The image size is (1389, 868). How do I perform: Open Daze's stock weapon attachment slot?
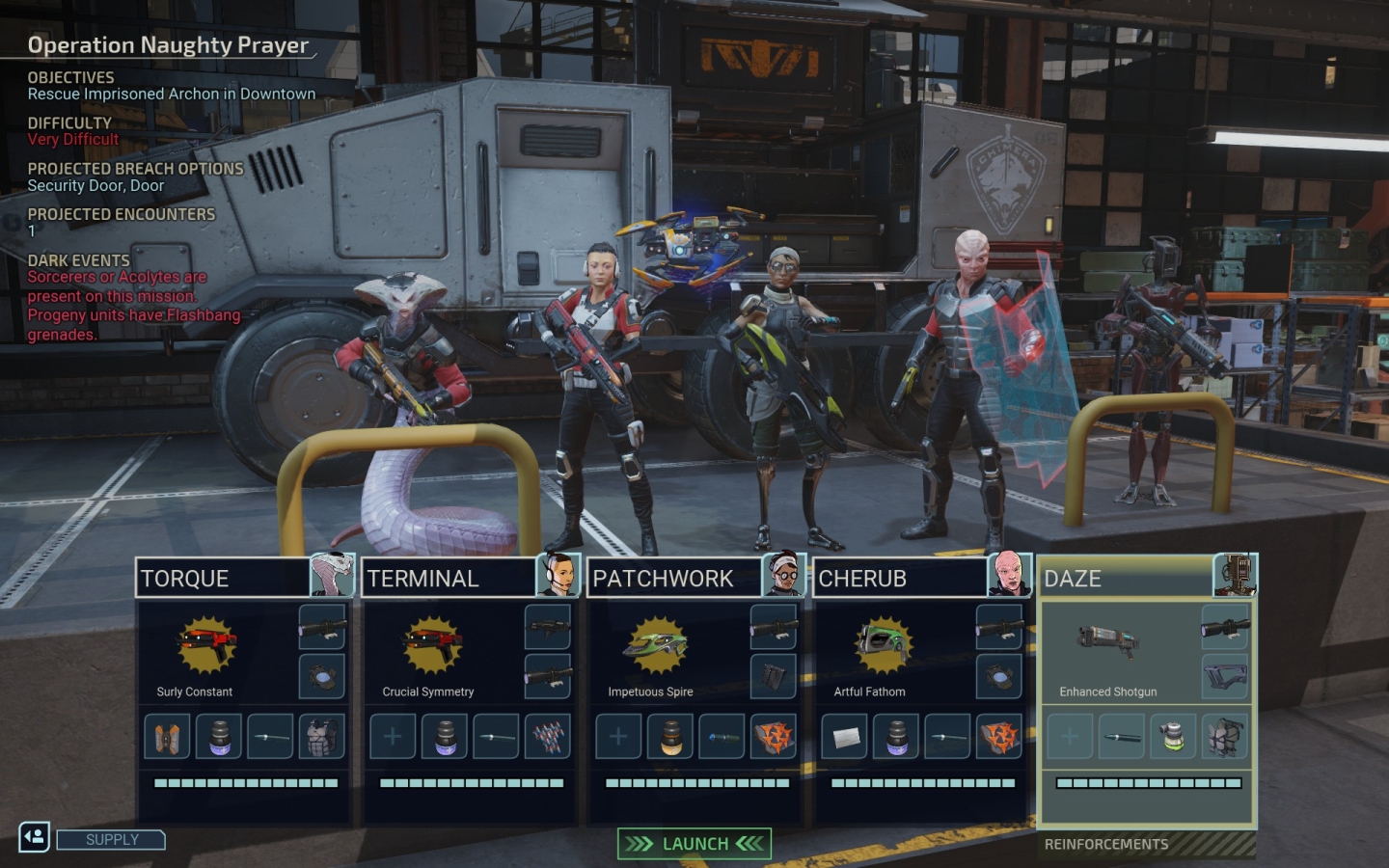[x=1225, y=677]
